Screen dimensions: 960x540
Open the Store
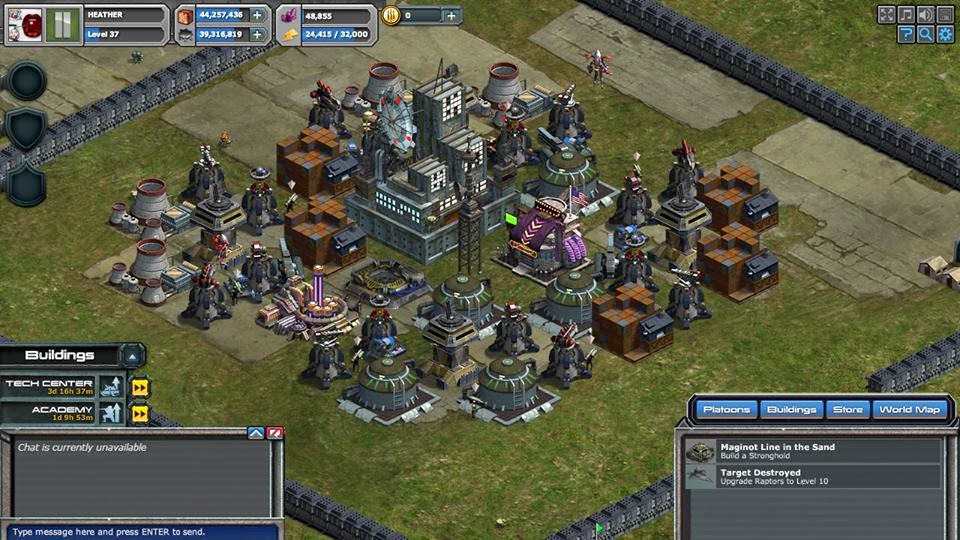pos(848,409)
